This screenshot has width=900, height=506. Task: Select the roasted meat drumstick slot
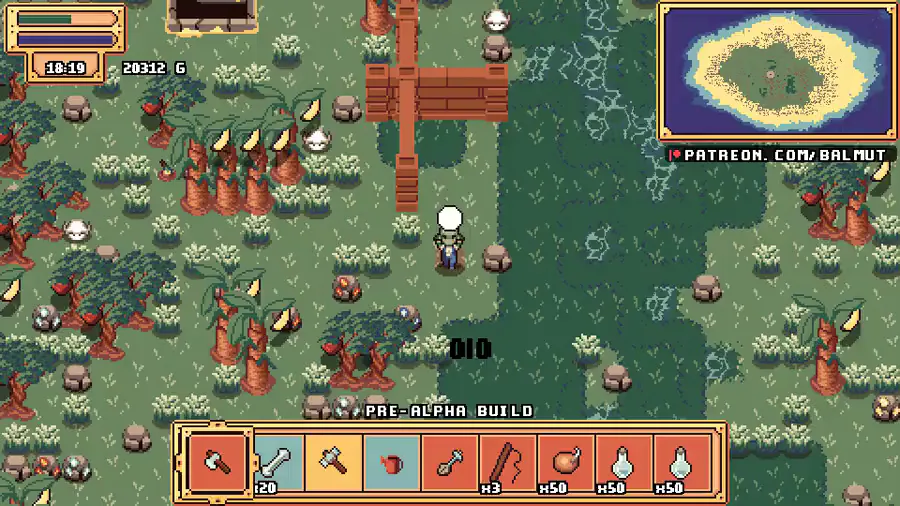566,463
